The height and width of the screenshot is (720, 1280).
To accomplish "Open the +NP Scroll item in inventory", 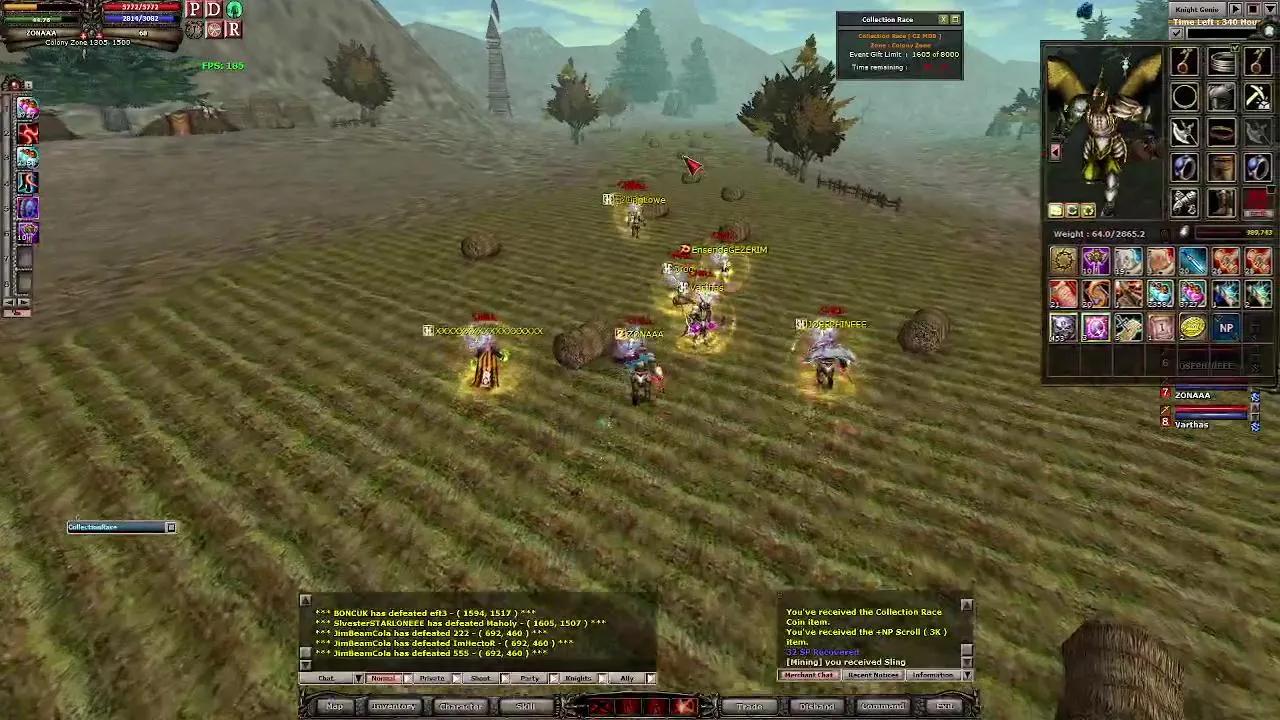I will click(x=1227, y=327).
